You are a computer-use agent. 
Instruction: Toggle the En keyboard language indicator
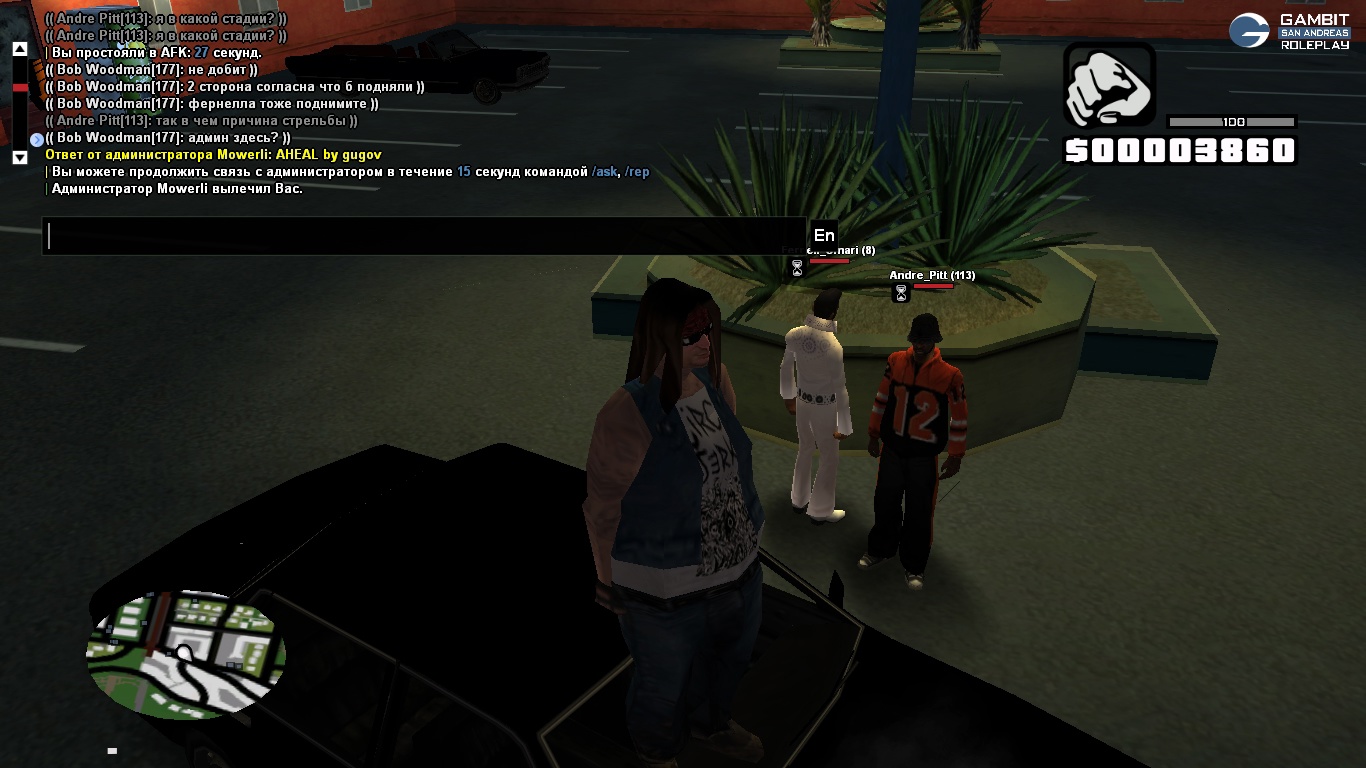[823, 236]
